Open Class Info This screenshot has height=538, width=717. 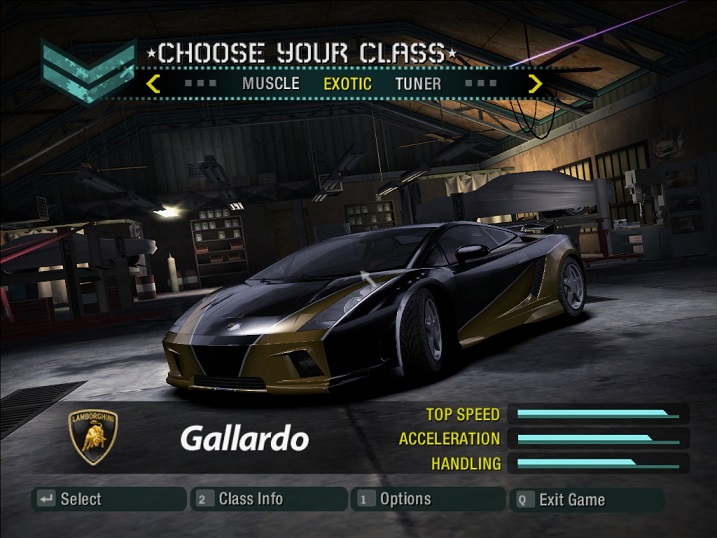click(x=268, y=499)
